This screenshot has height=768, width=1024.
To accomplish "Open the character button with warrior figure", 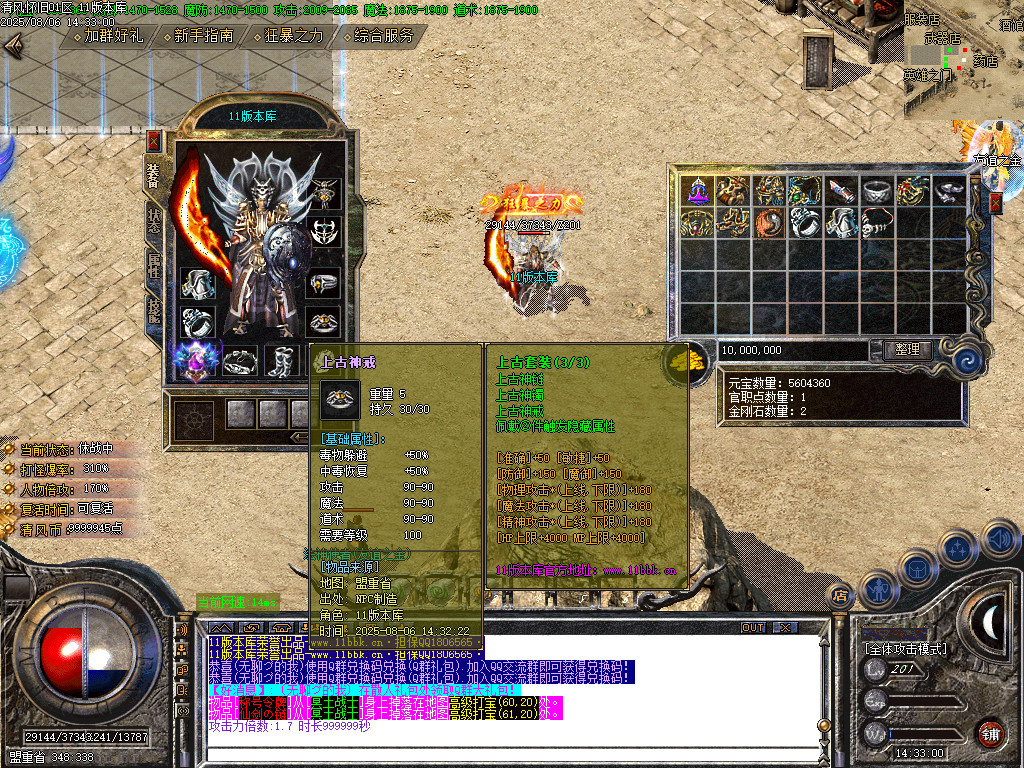I will (x=879, y=590).
